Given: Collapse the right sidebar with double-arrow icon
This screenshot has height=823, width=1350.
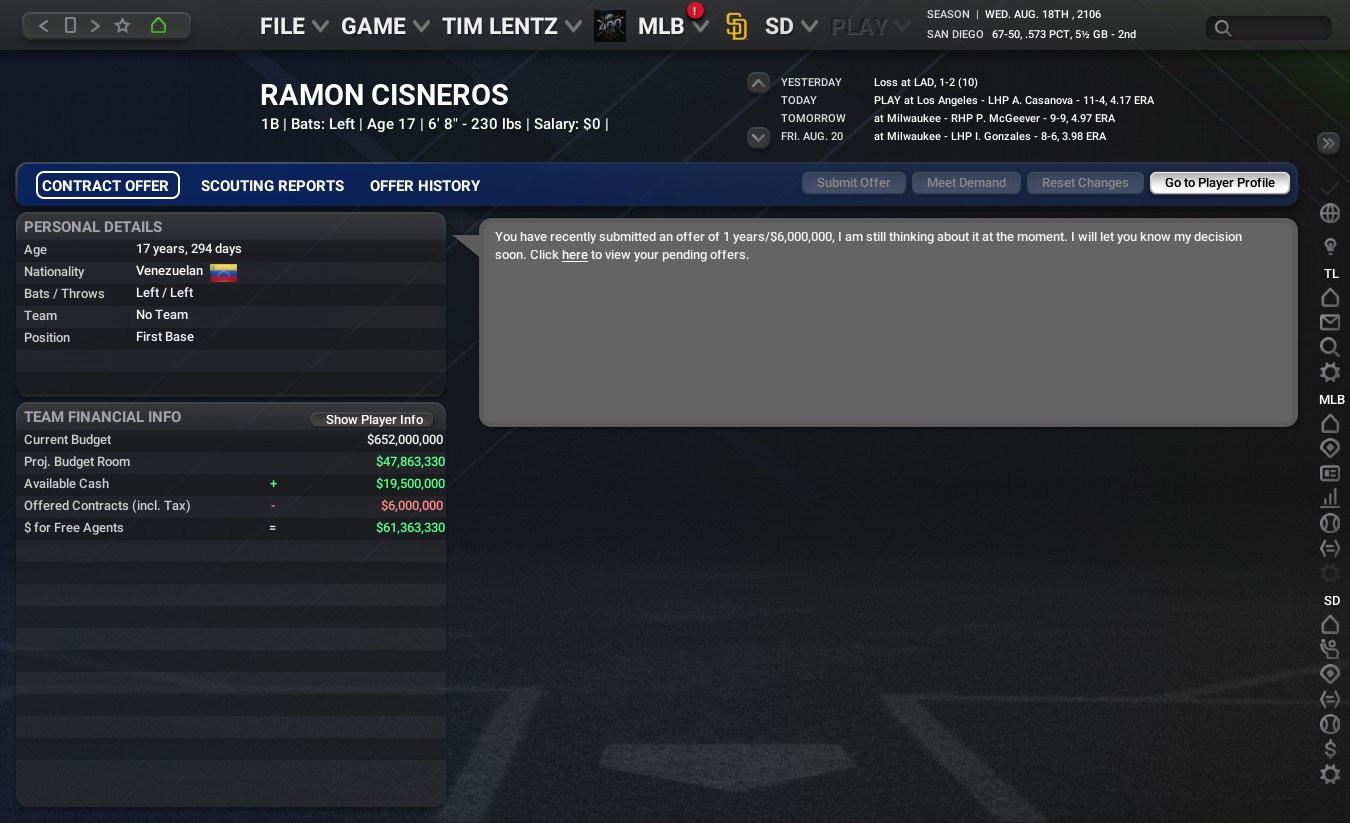Looking at the screenshot, I should tap(1329, 143).
